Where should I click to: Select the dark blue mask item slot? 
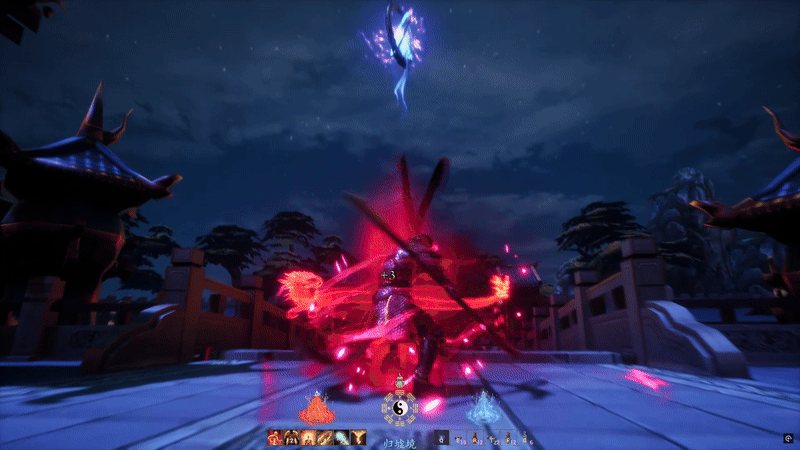441,437
